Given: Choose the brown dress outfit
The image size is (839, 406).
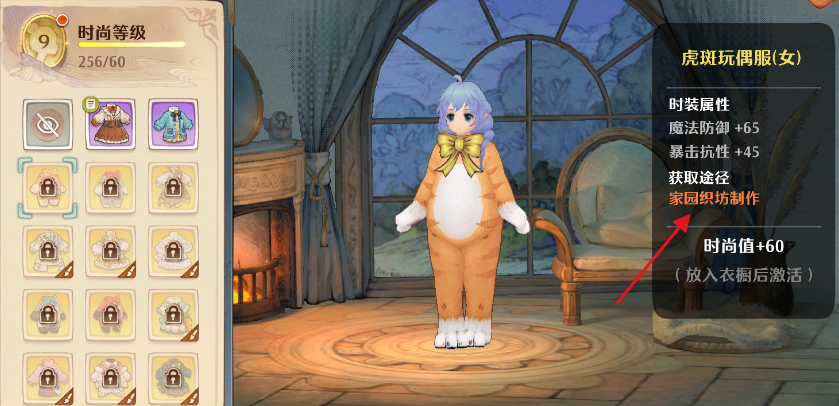Looking at the screenshot, I should pos(109,123).
